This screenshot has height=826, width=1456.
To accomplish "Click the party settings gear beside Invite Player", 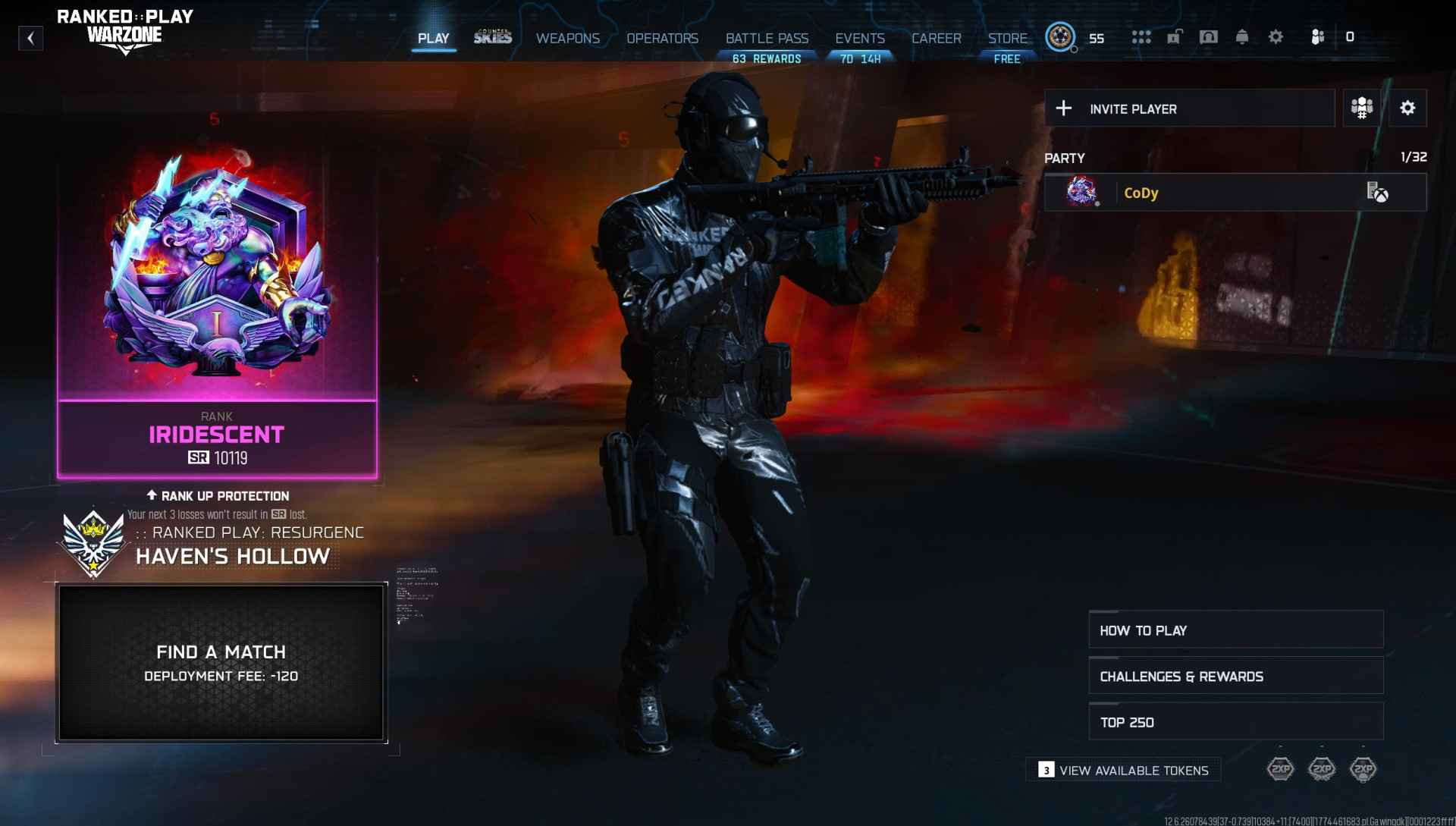I will pos(1408,108).
